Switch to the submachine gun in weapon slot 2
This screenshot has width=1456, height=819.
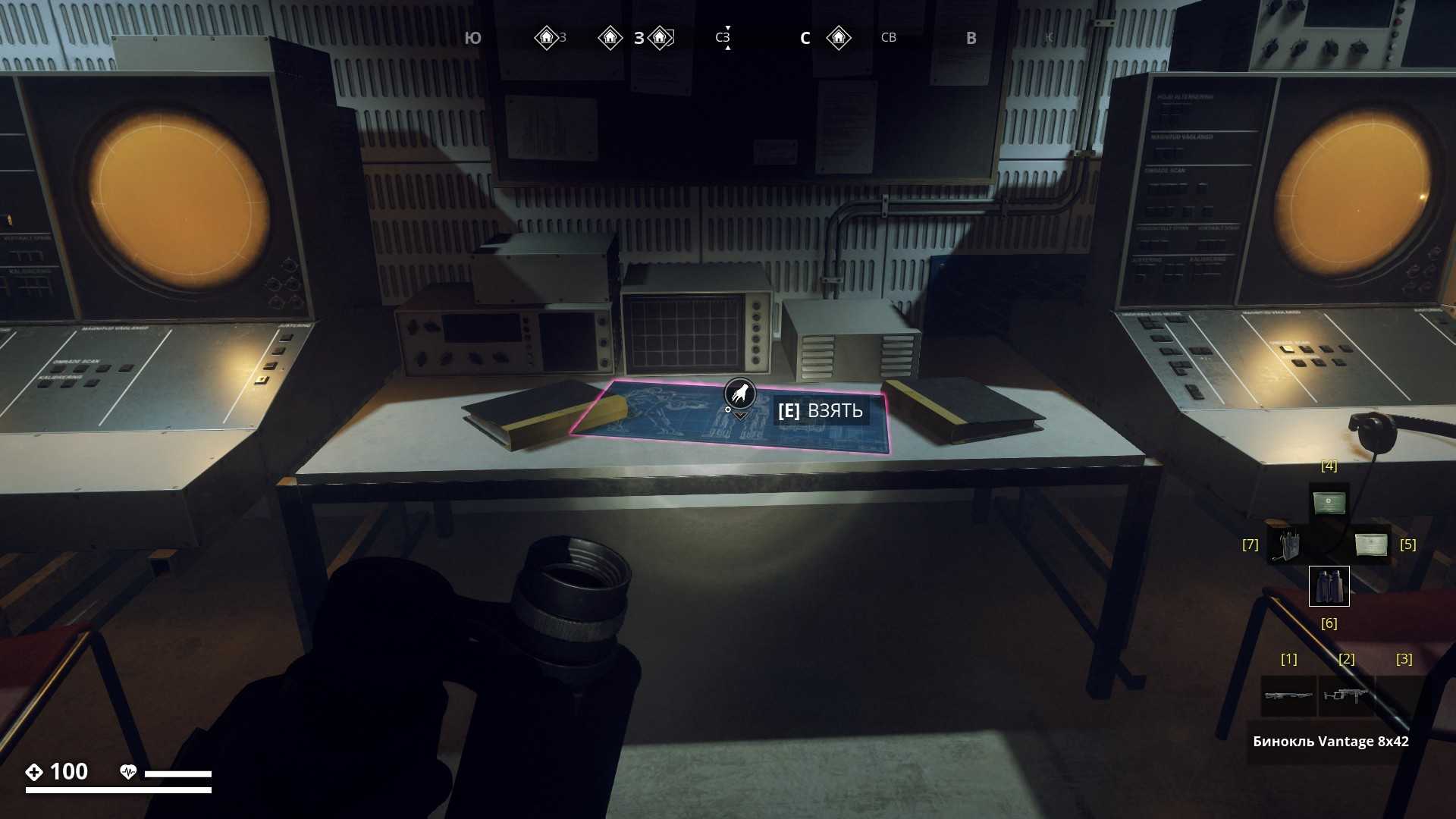click(1346, 695)
